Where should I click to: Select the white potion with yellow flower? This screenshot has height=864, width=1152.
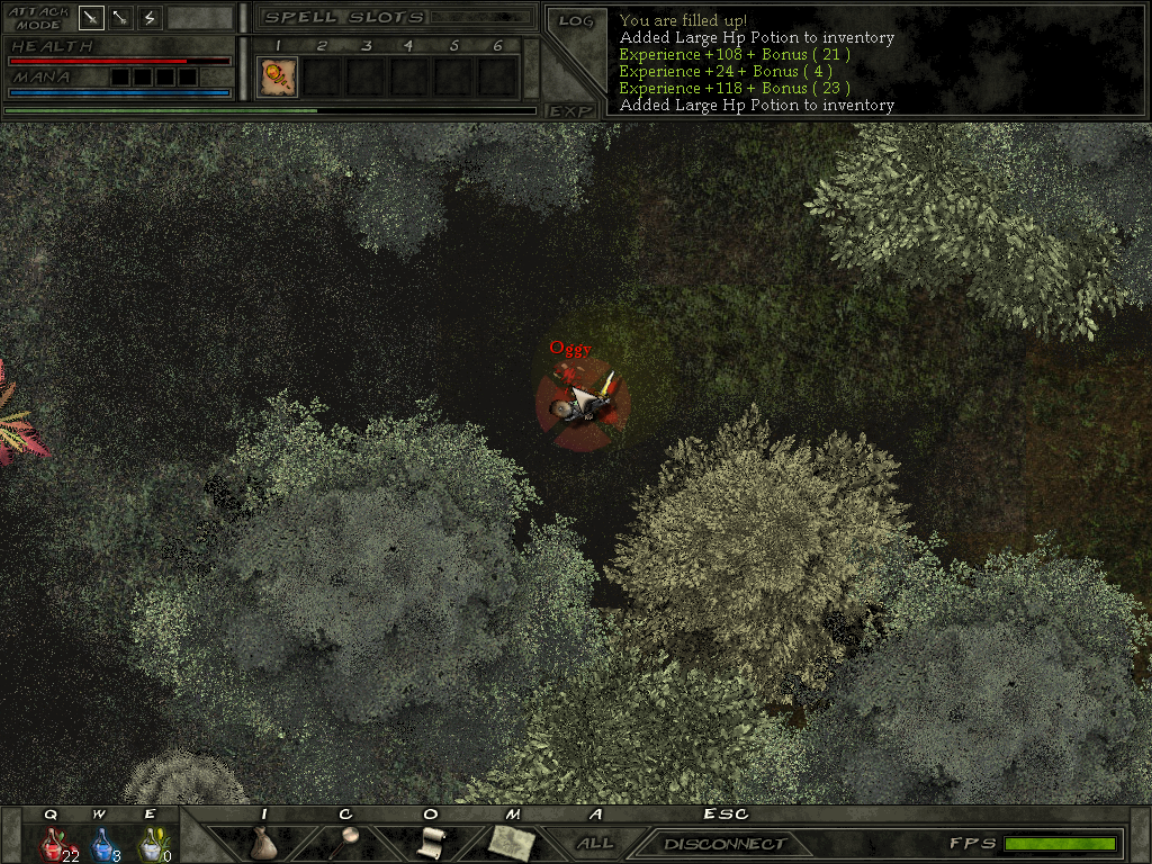point(150,845)
